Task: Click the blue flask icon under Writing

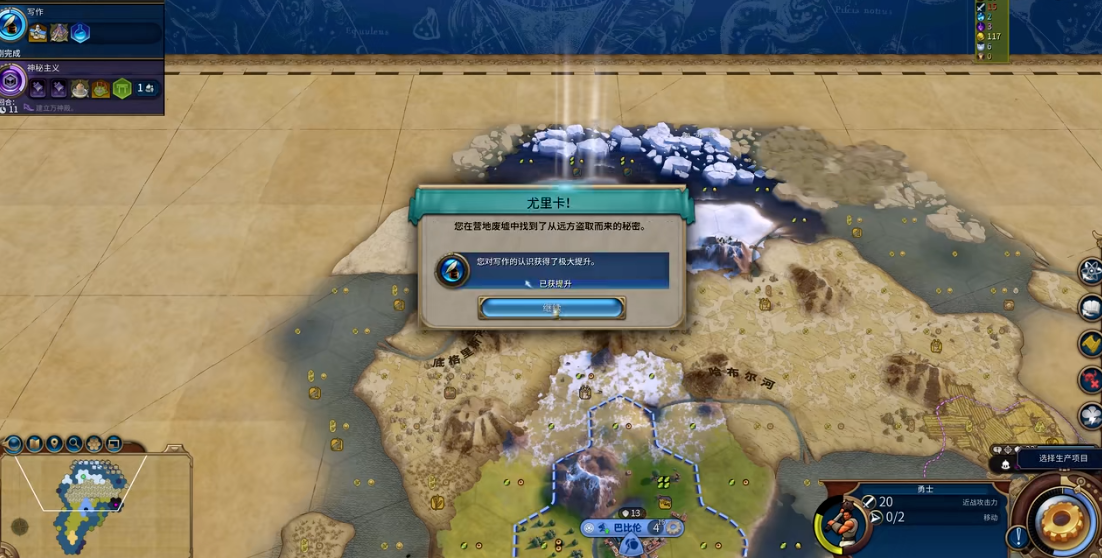Action: [80, 34]
